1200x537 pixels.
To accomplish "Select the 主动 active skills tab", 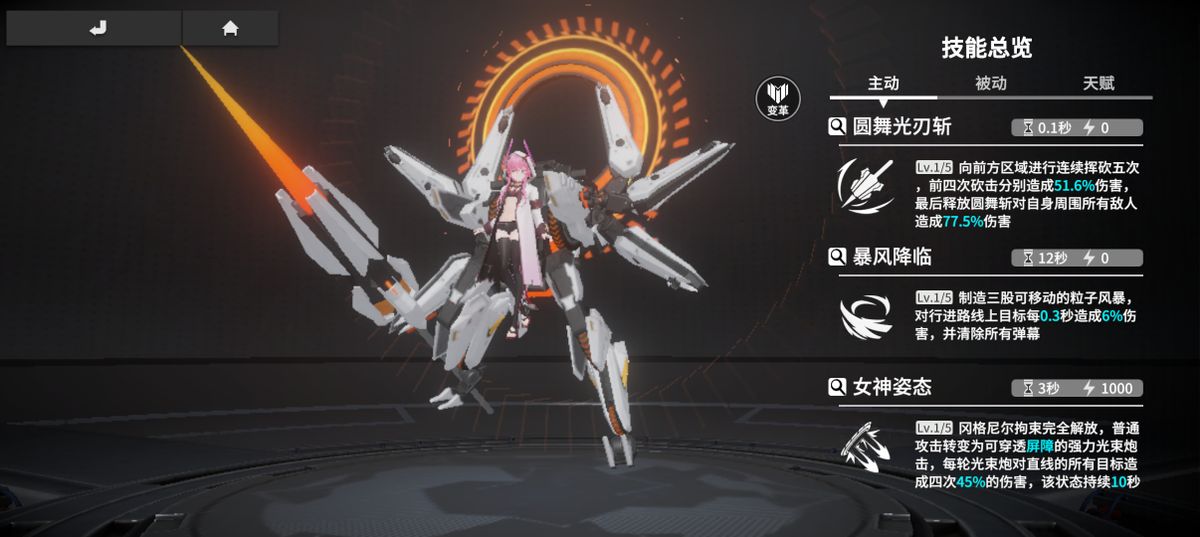I will pos(883,84).
